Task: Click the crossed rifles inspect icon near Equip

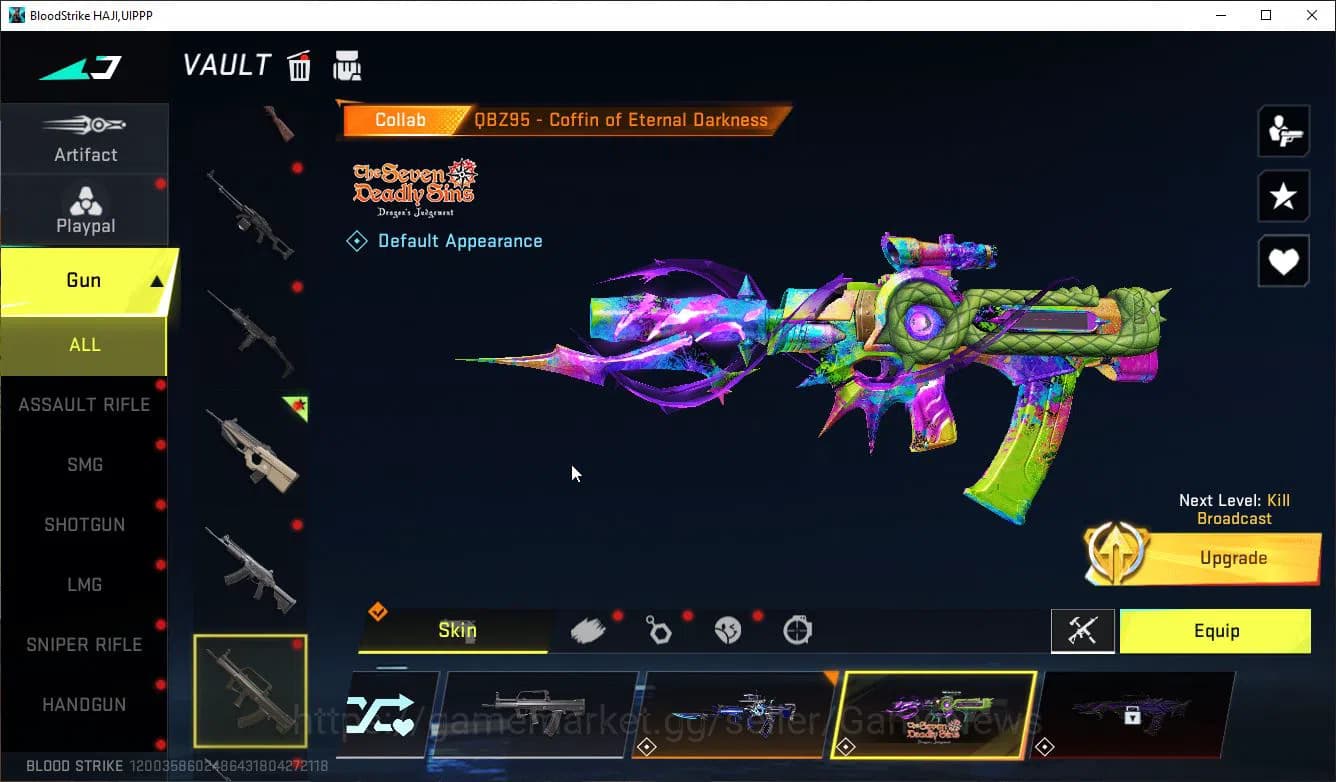Action: click(1083, 631)
